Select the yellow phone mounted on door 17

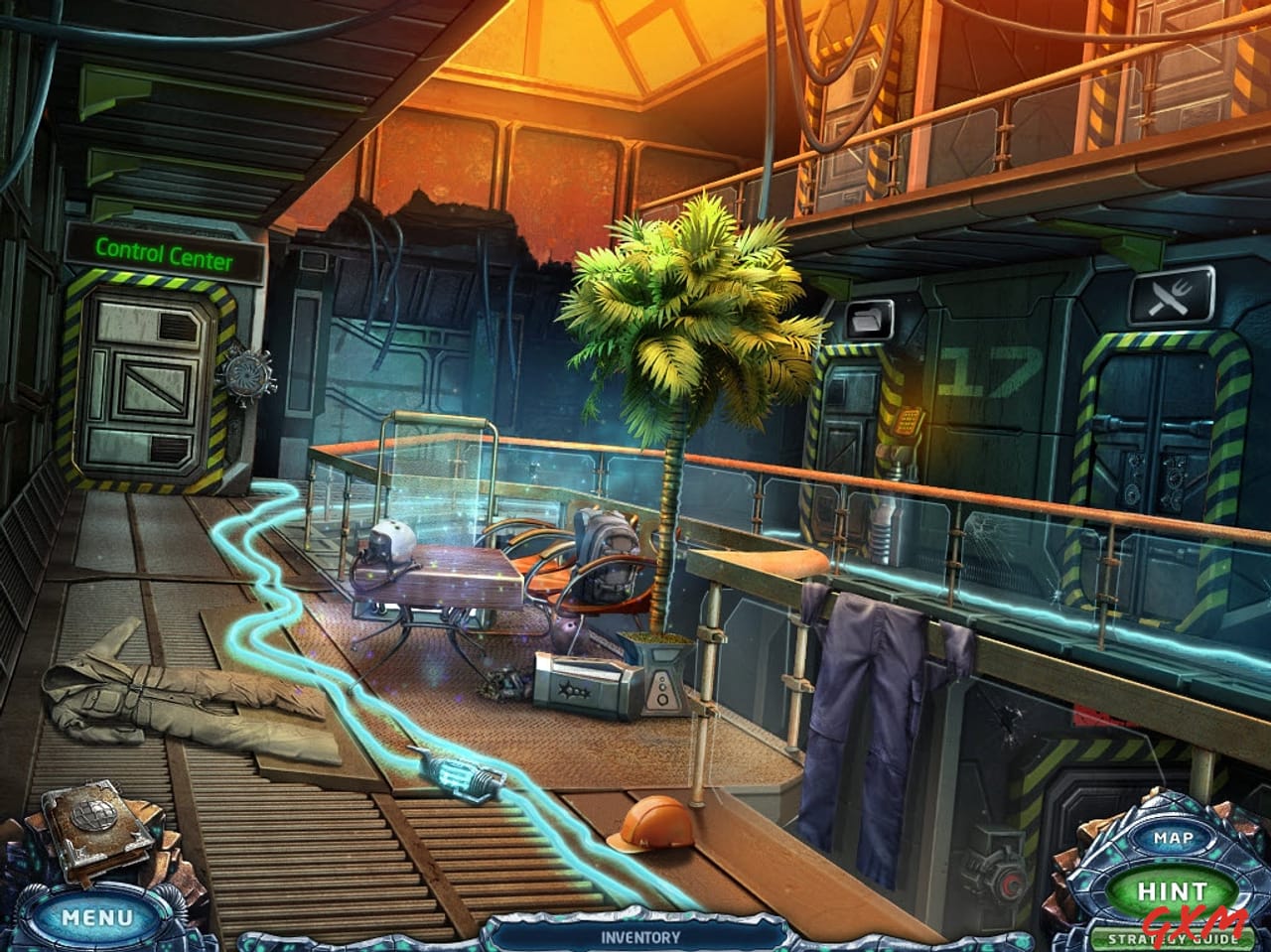pyautogui.click(x=910, y=421)
